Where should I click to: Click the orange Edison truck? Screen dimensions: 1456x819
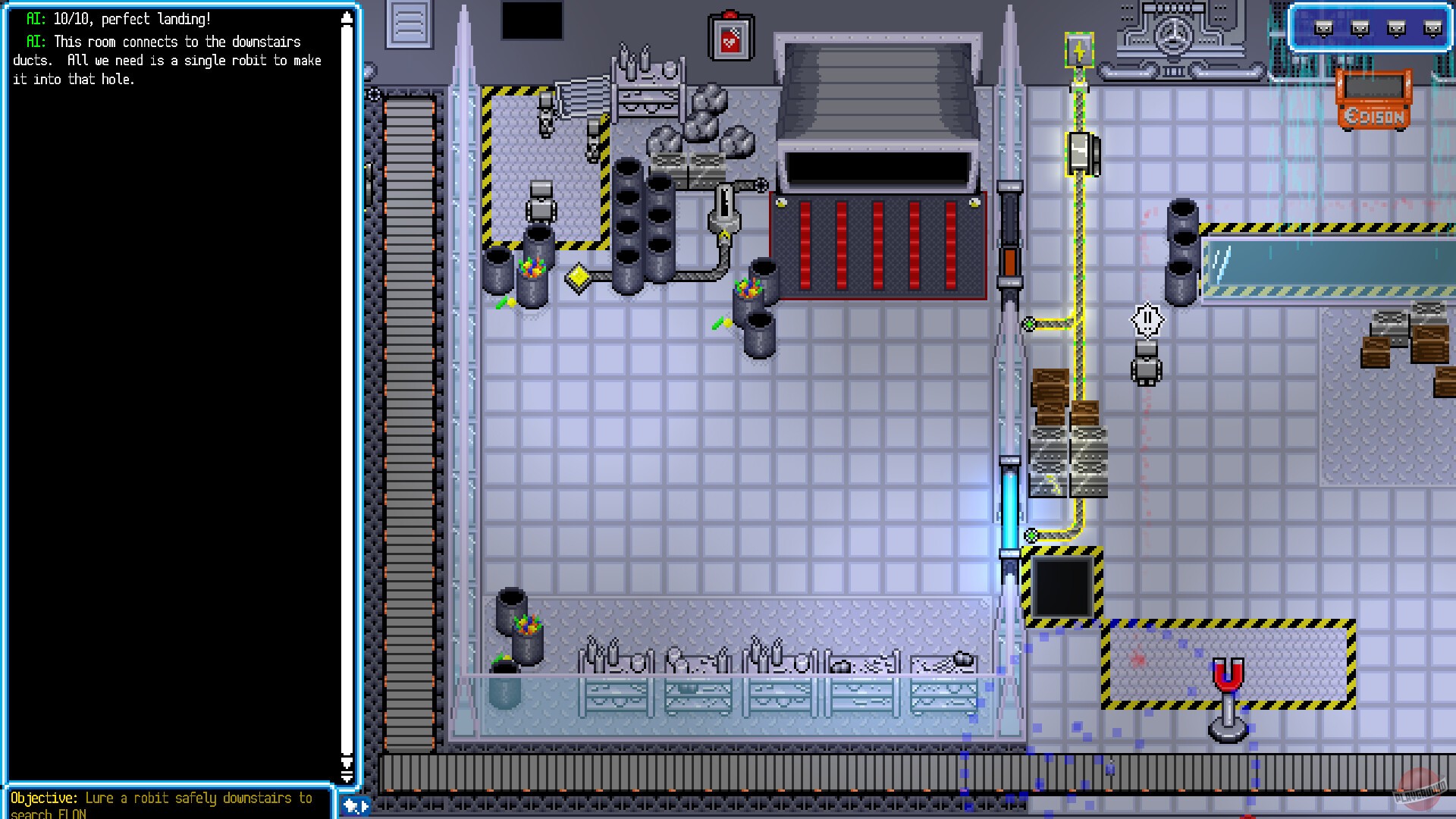coord(1373,99)
